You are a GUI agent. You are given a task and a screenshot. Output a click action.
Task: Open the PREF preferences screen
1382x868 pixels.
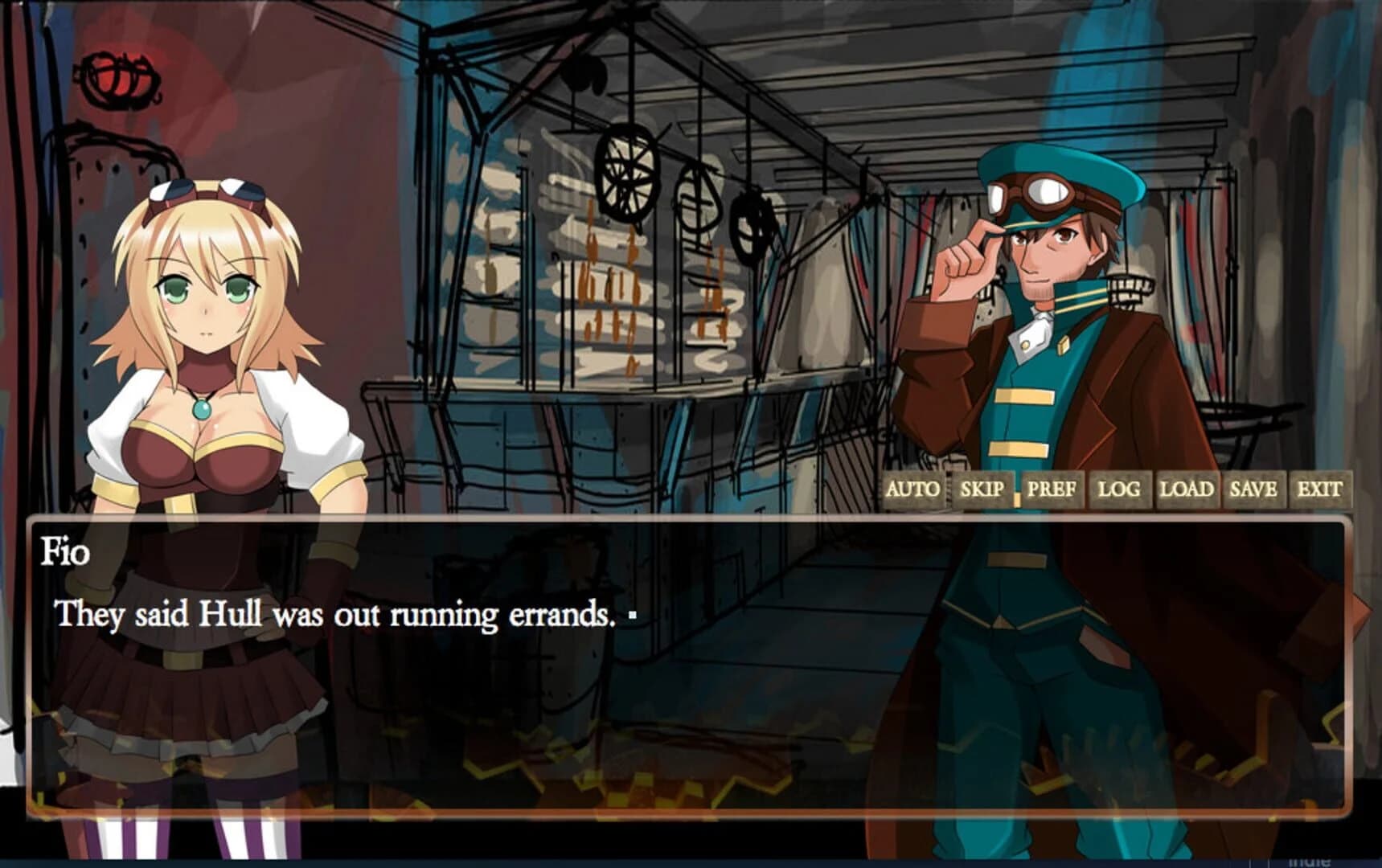[x=1053, y=489]
